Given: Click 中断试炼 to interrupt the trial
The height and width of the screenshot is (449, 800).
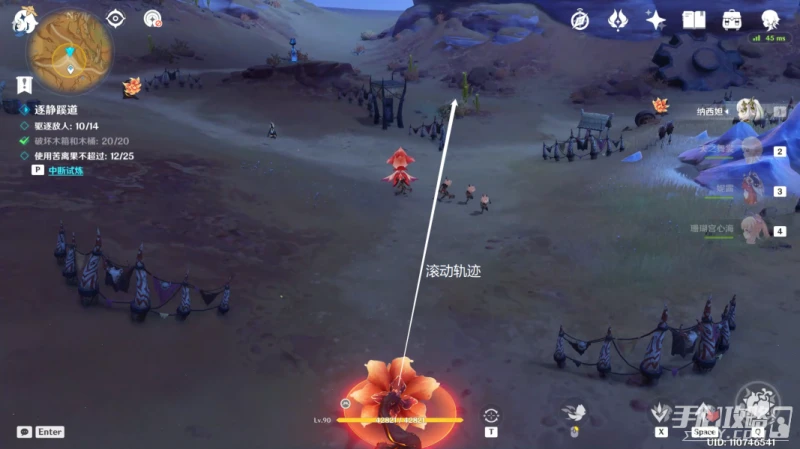Looking at the screenshot, I should (x=69, y=170).
